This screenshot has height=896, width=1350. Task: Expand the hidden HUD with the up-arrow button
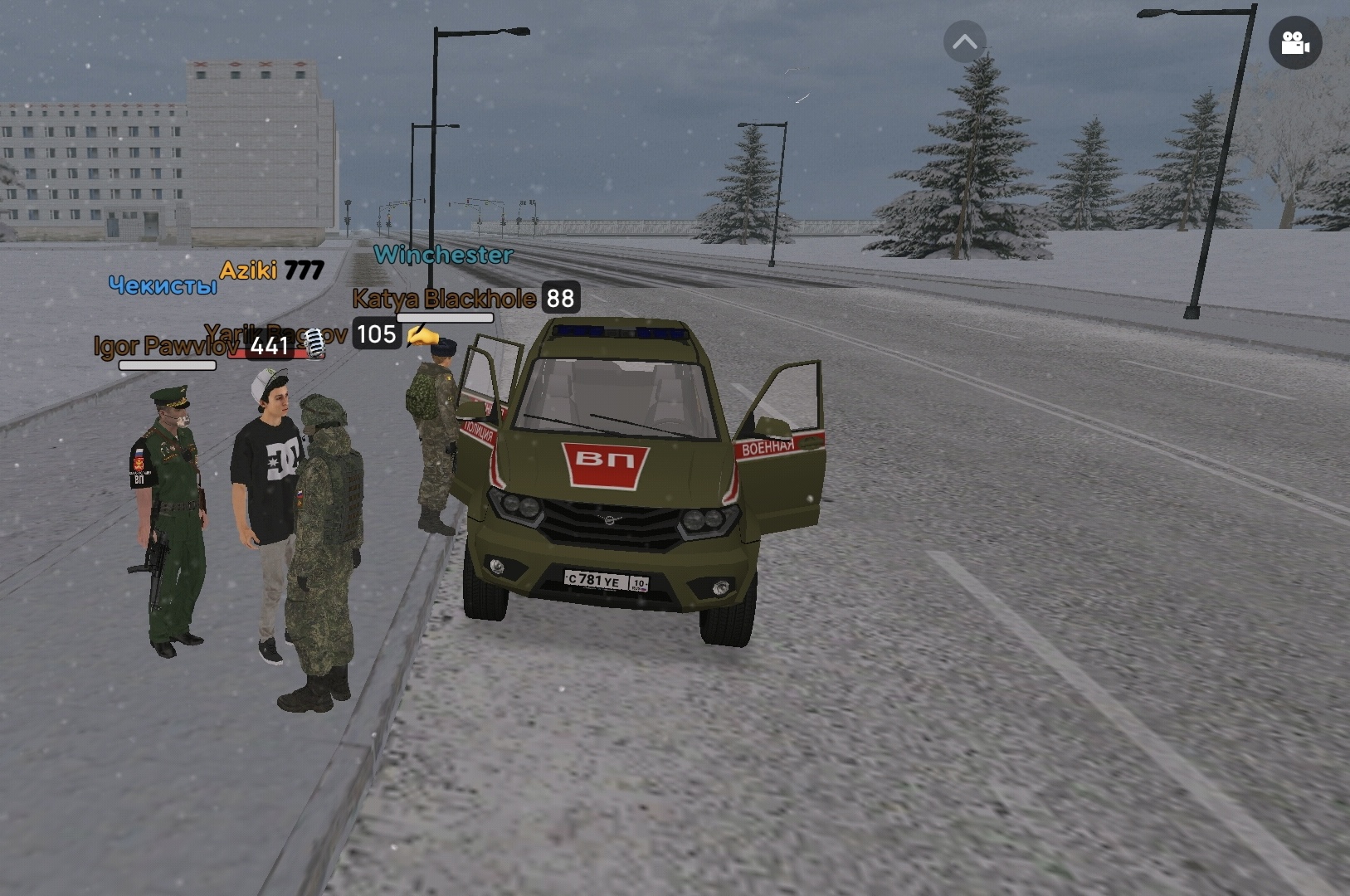964,42
